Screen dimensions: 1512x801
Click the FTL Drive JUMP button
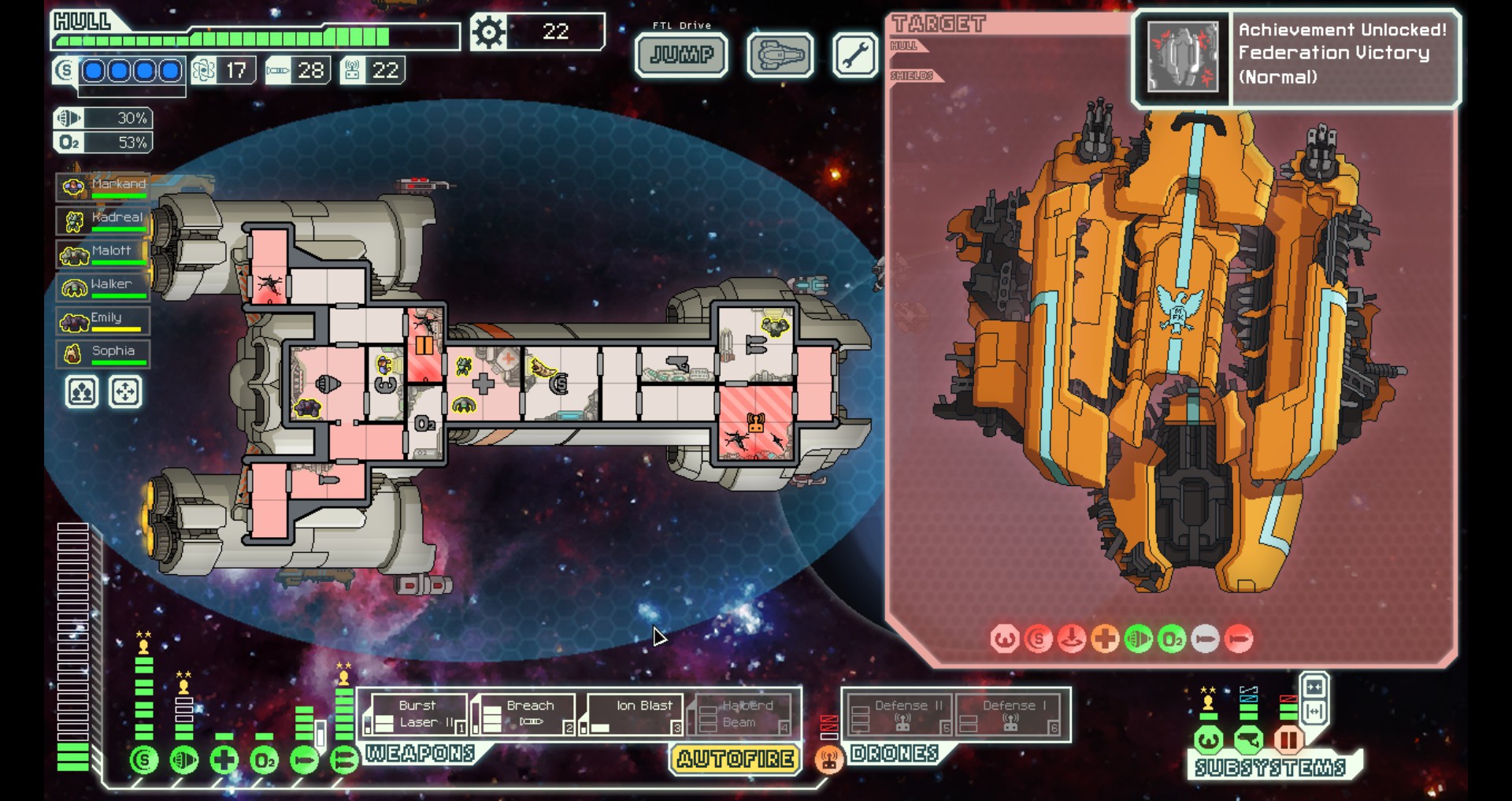[x=681, y=55]
